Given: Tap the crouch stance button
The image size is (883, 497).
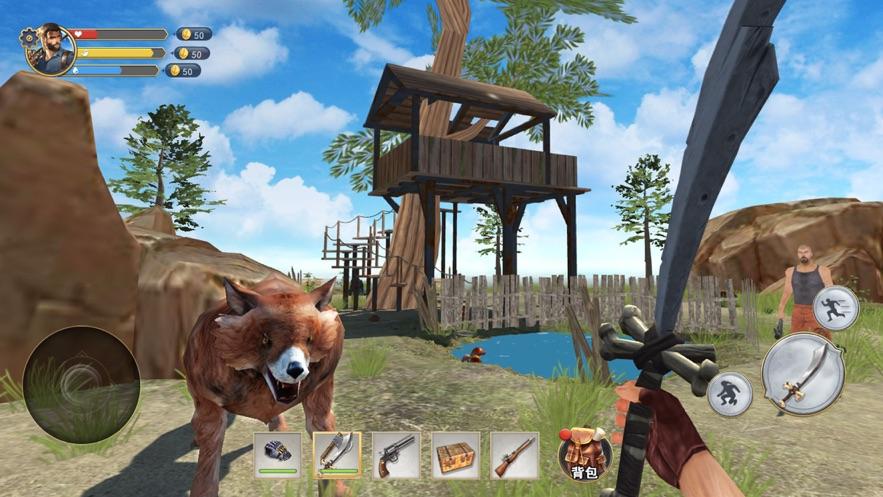Looking at the screenshot, I should [x=729, y=394].
